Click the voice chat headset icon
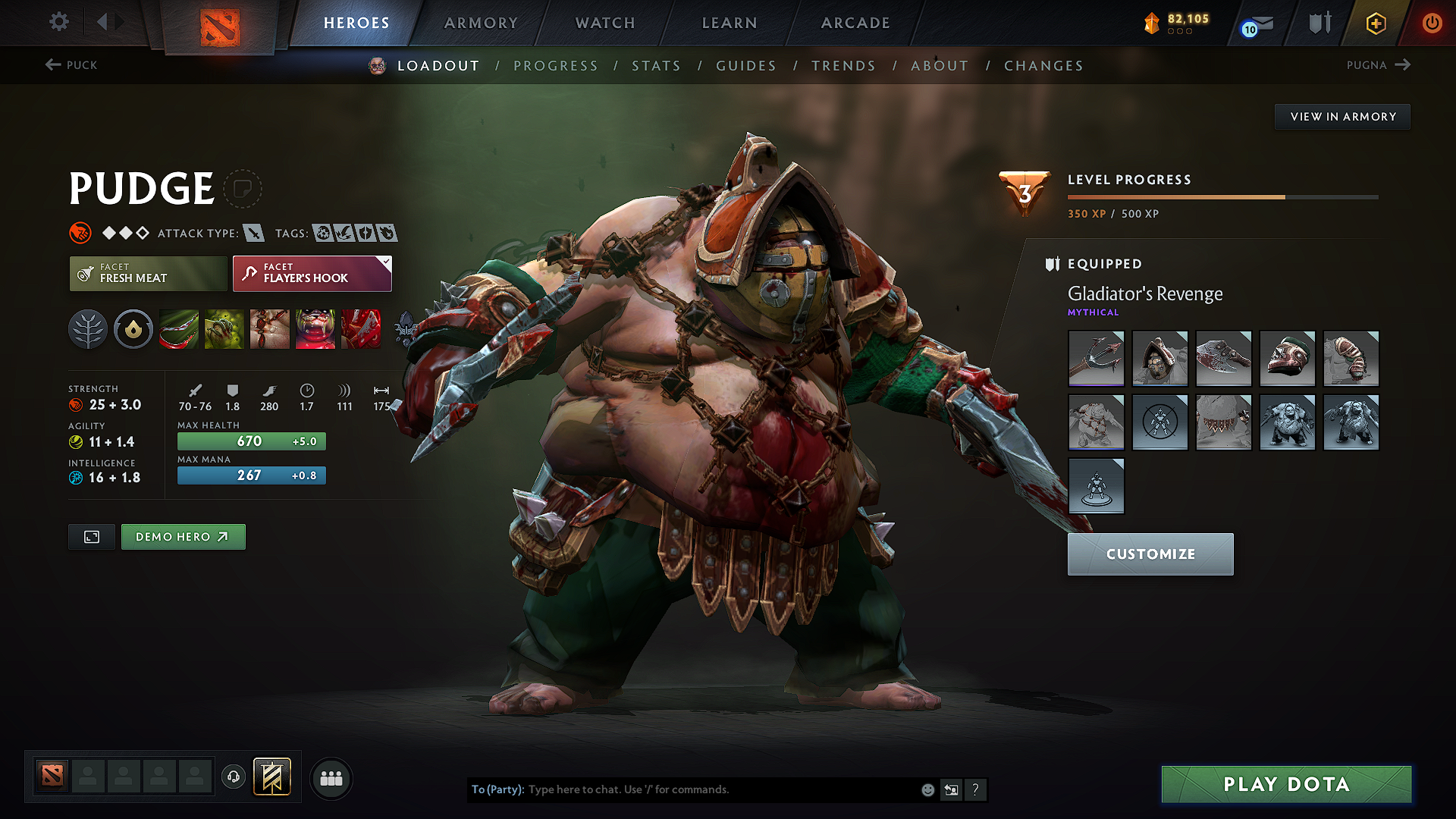Image resolution: width=1456 pixels, height=819 pixels. pos(234,778)
